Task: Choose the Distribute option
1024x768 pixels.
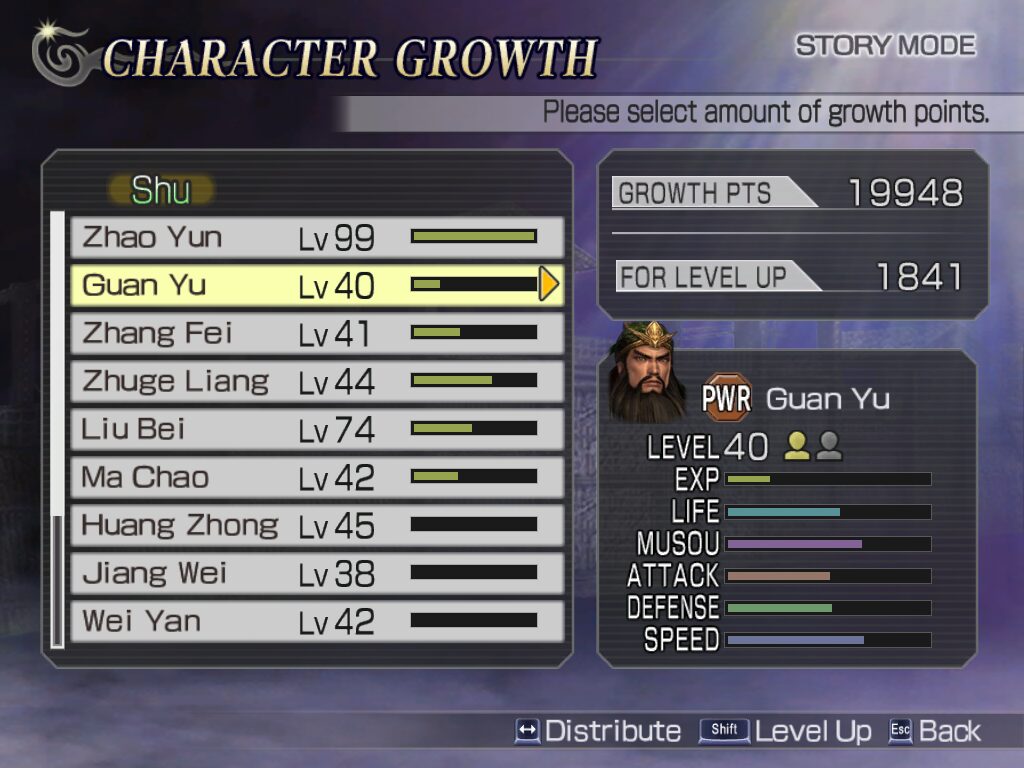Action: tap(598, 731)
